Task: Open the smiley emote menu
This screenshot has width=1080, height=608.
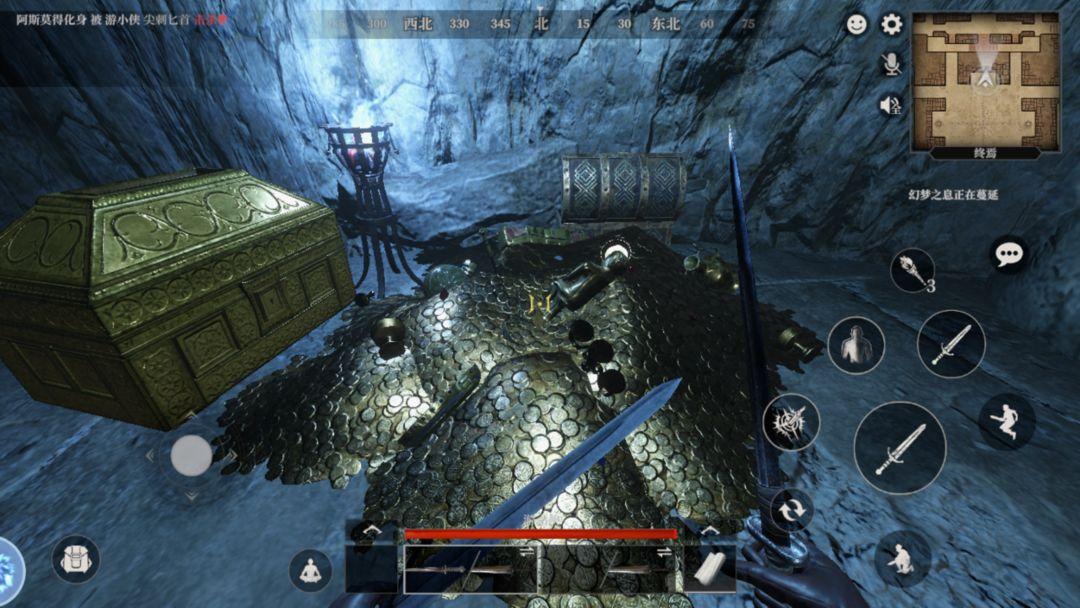Action: (x=857, y=25)
